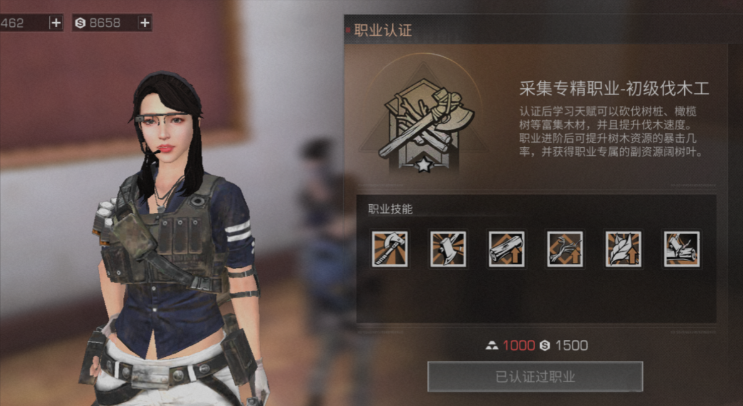View the wood log upgrade skill
This screenshot has height=406, width=743.
pos(506,249)
